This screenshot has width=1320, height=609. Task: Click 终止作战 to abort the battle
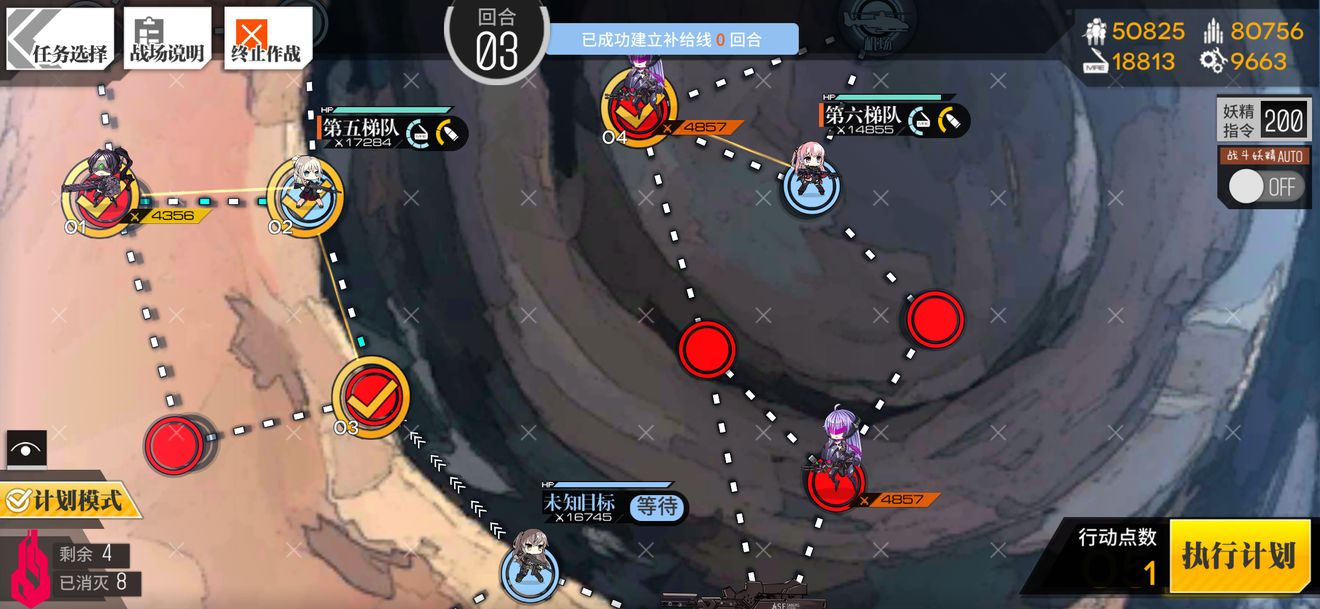pos(265,39)
